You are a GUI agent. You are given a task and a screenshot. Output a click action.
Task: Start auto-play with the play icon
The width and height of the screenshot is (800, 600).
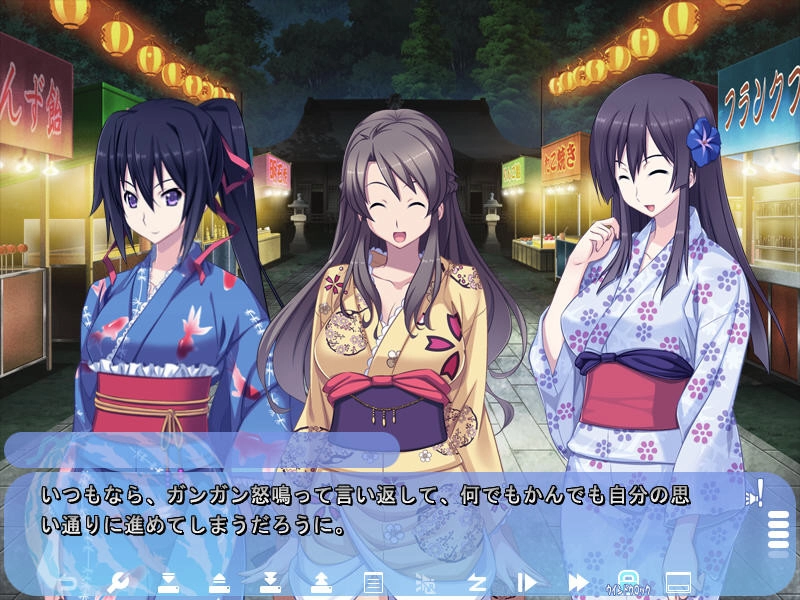click(x=527, y=582)
